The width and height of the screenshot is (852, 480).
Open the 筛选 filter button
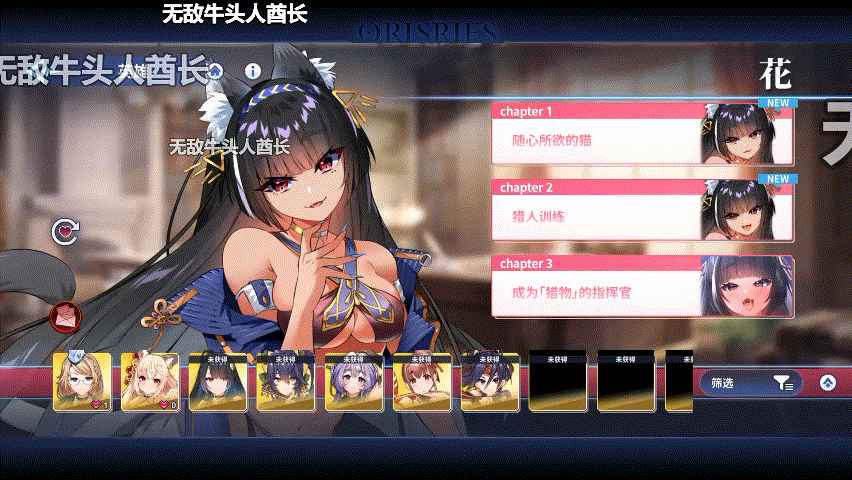pyautogui.click(x=750, y=383)
